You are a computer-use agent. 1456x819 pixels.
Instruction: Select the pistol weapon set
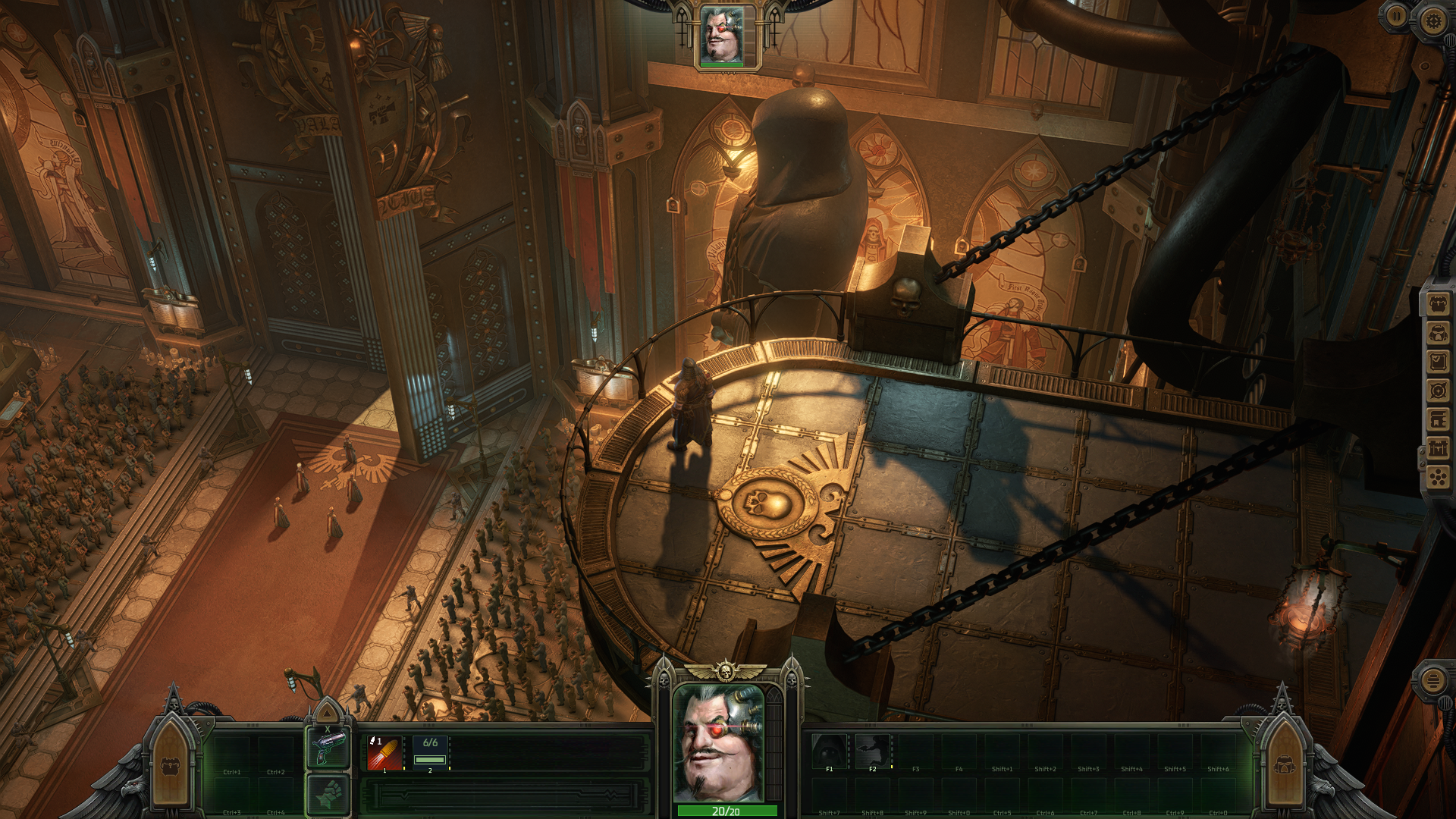click(328, 749)
